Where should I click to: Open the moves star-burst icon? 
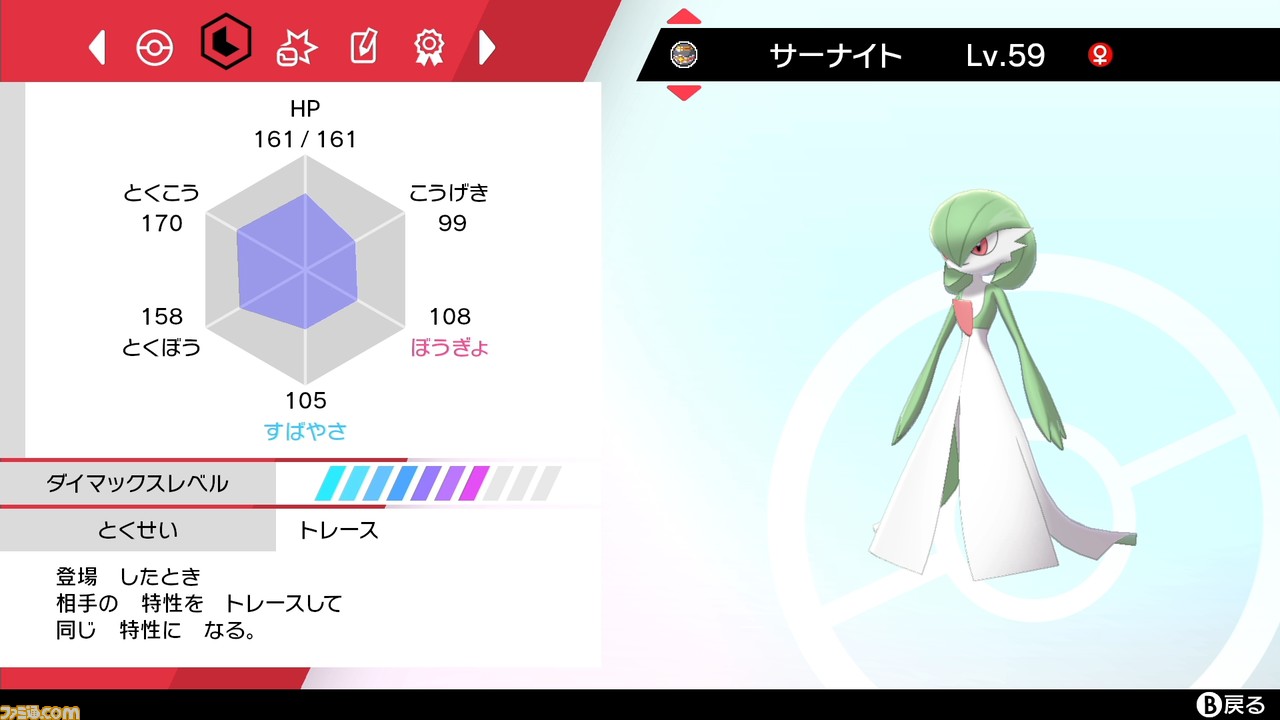296,46
